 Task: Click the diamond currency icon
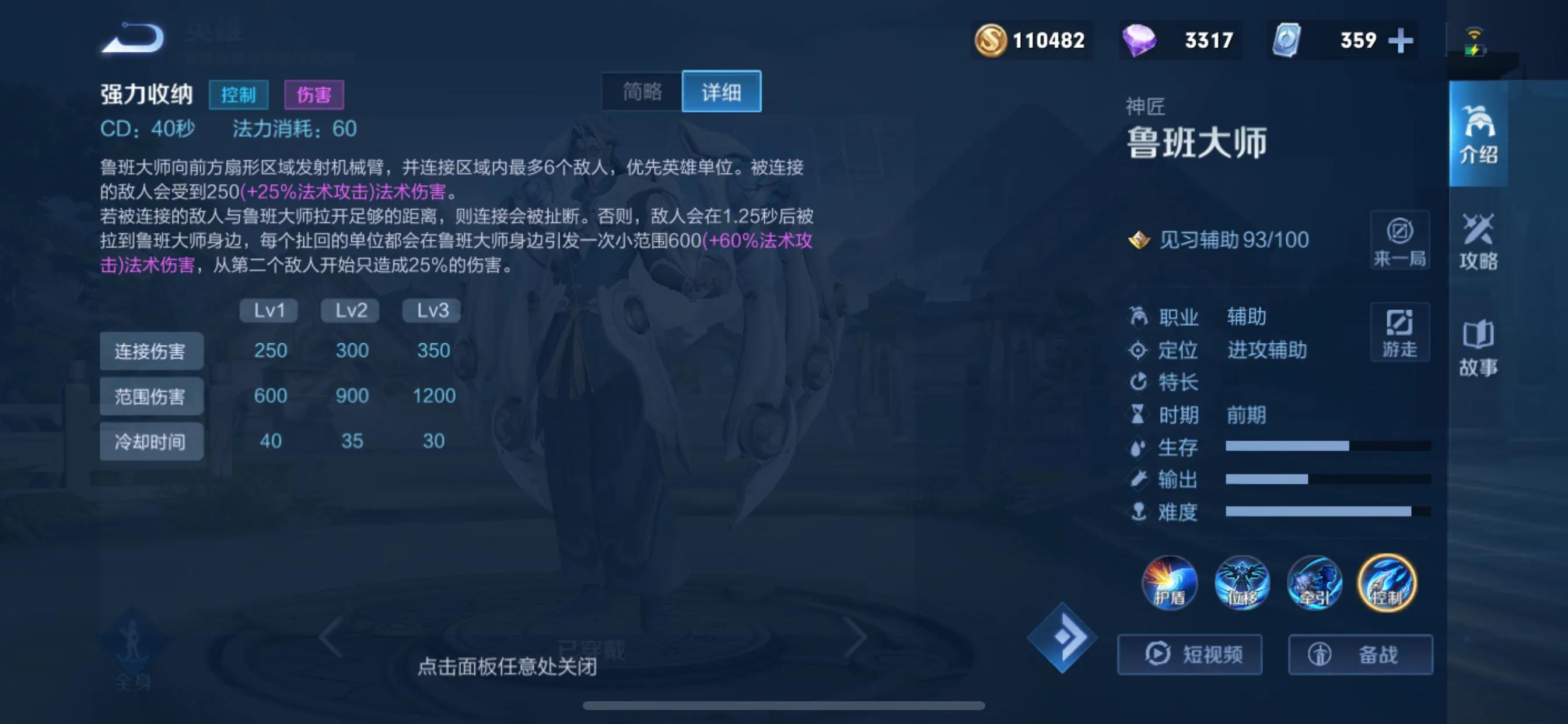coord(1139,40)
